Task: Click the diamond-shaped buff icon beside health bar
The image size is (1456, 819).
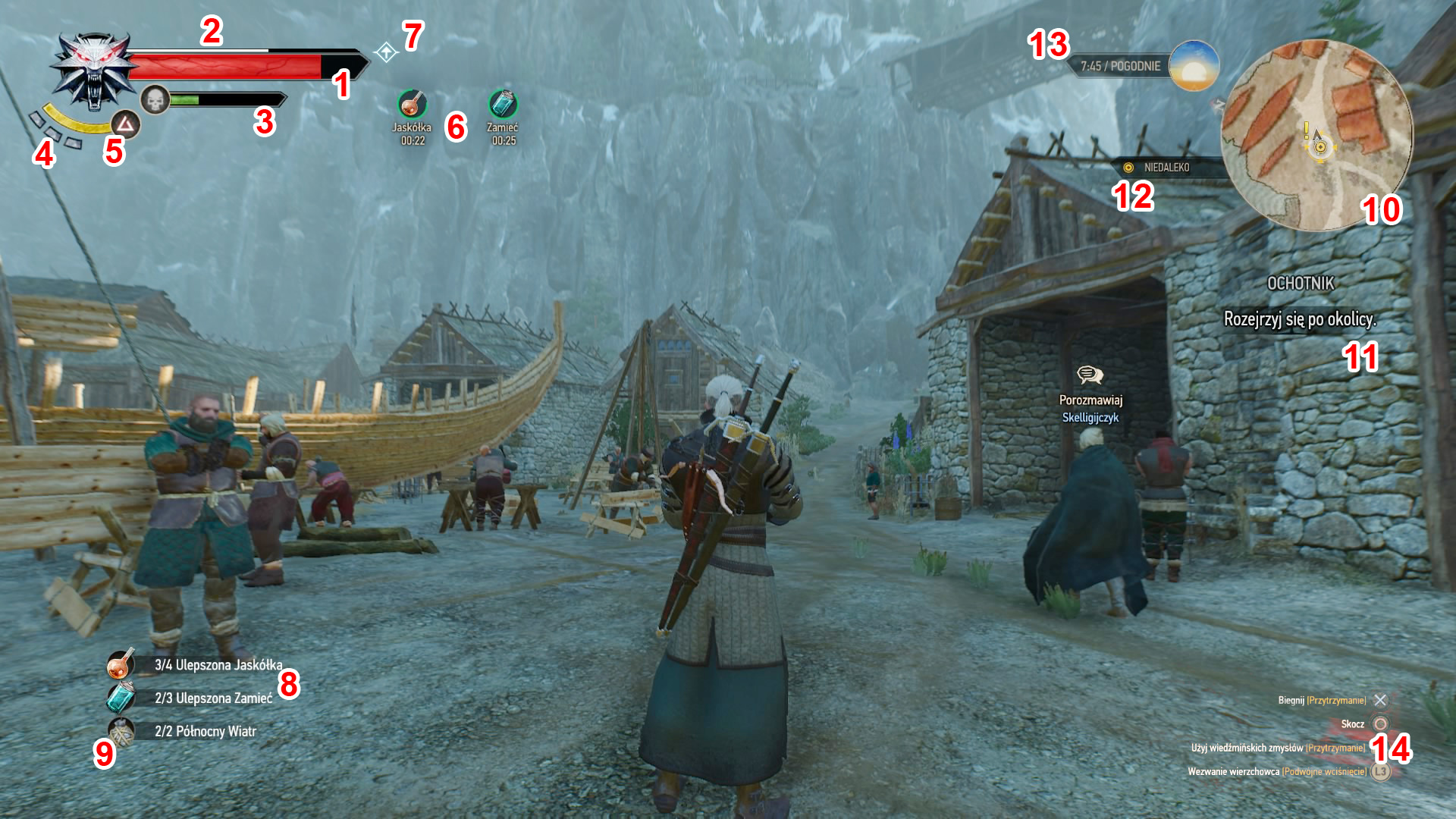Action: point(386,52)
